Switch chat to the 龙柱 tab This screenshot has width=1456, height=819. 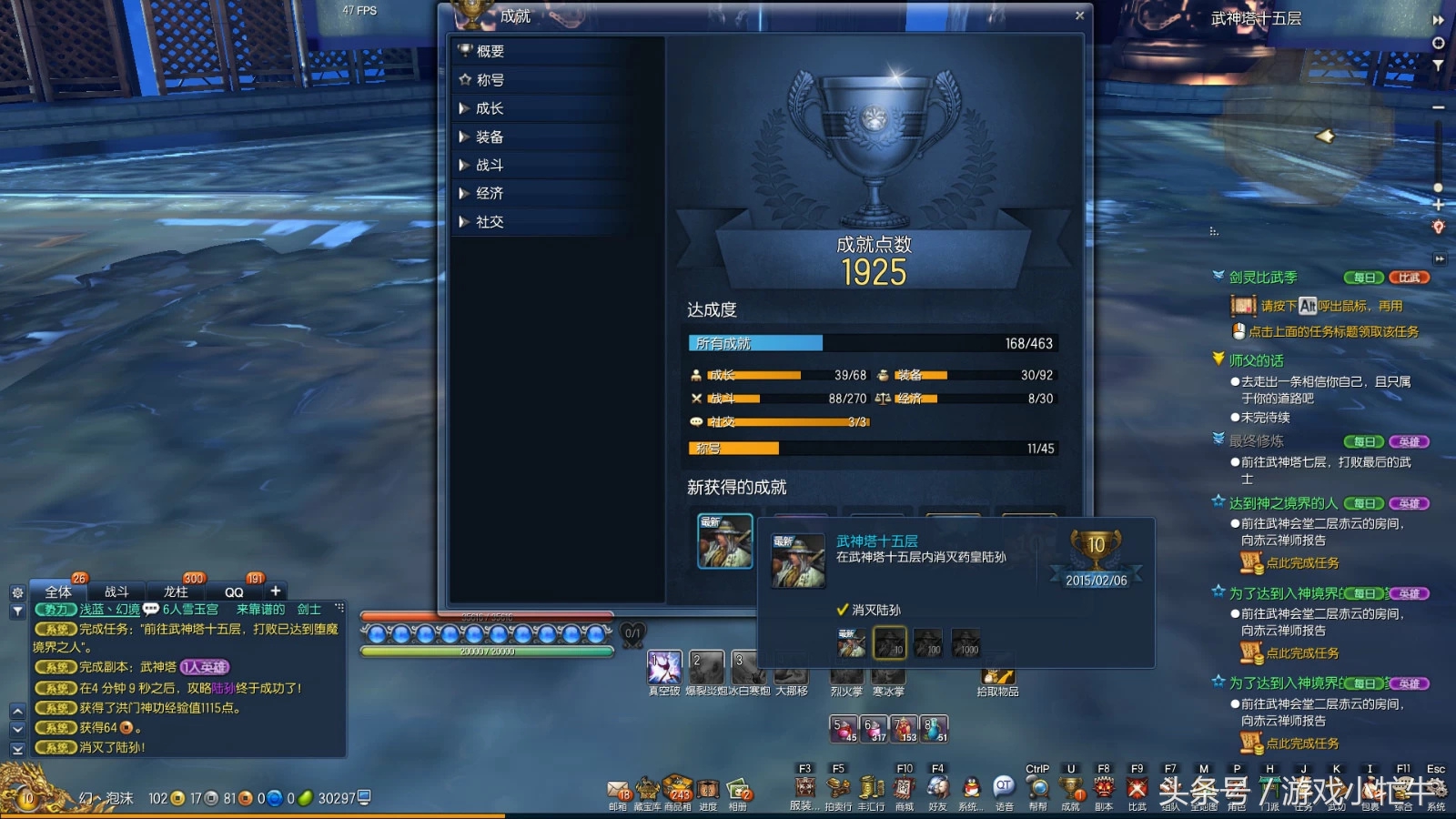point(176,591)
